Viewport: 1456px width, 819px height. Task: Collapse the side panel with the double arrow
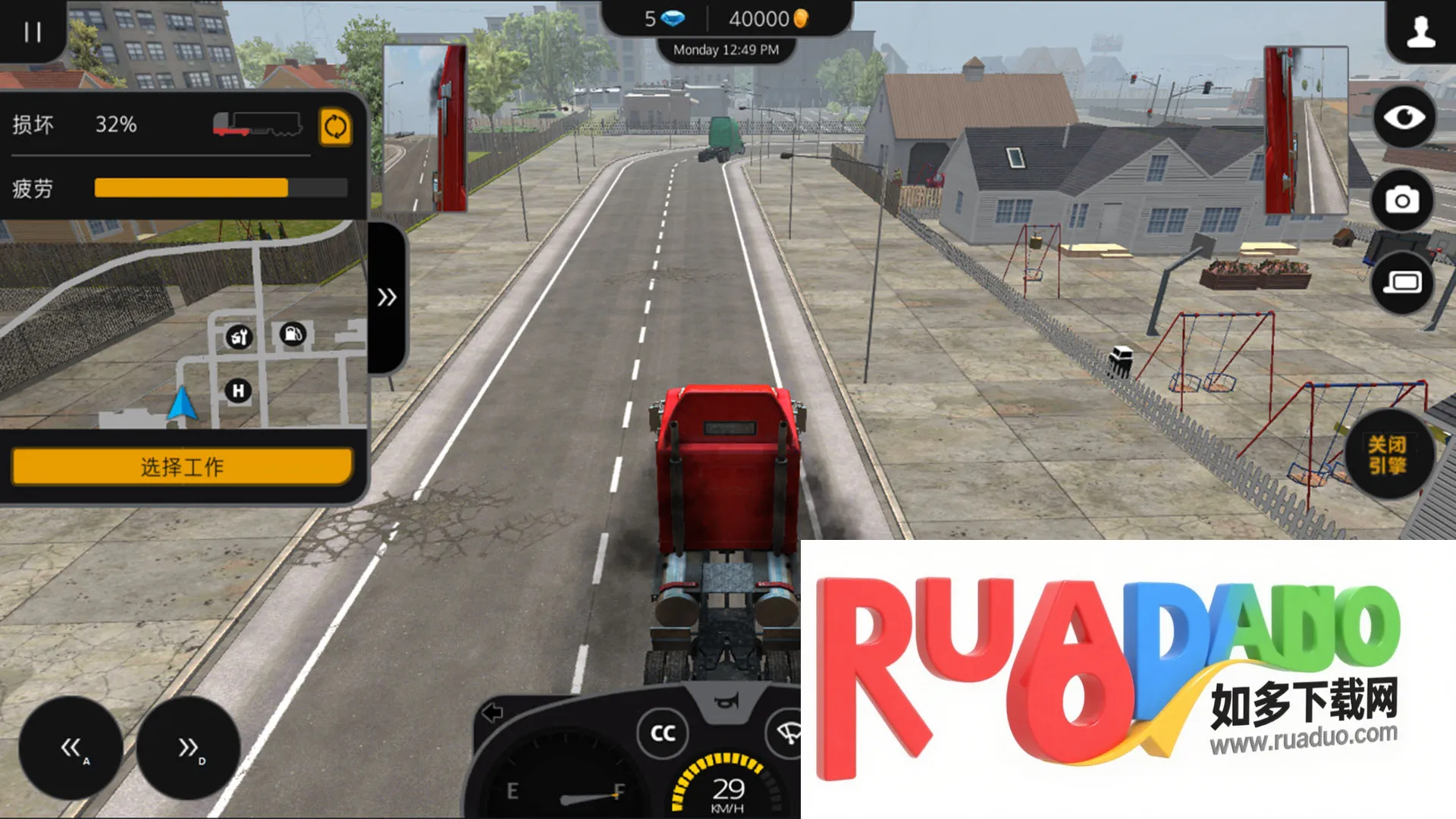coord(387,297)
